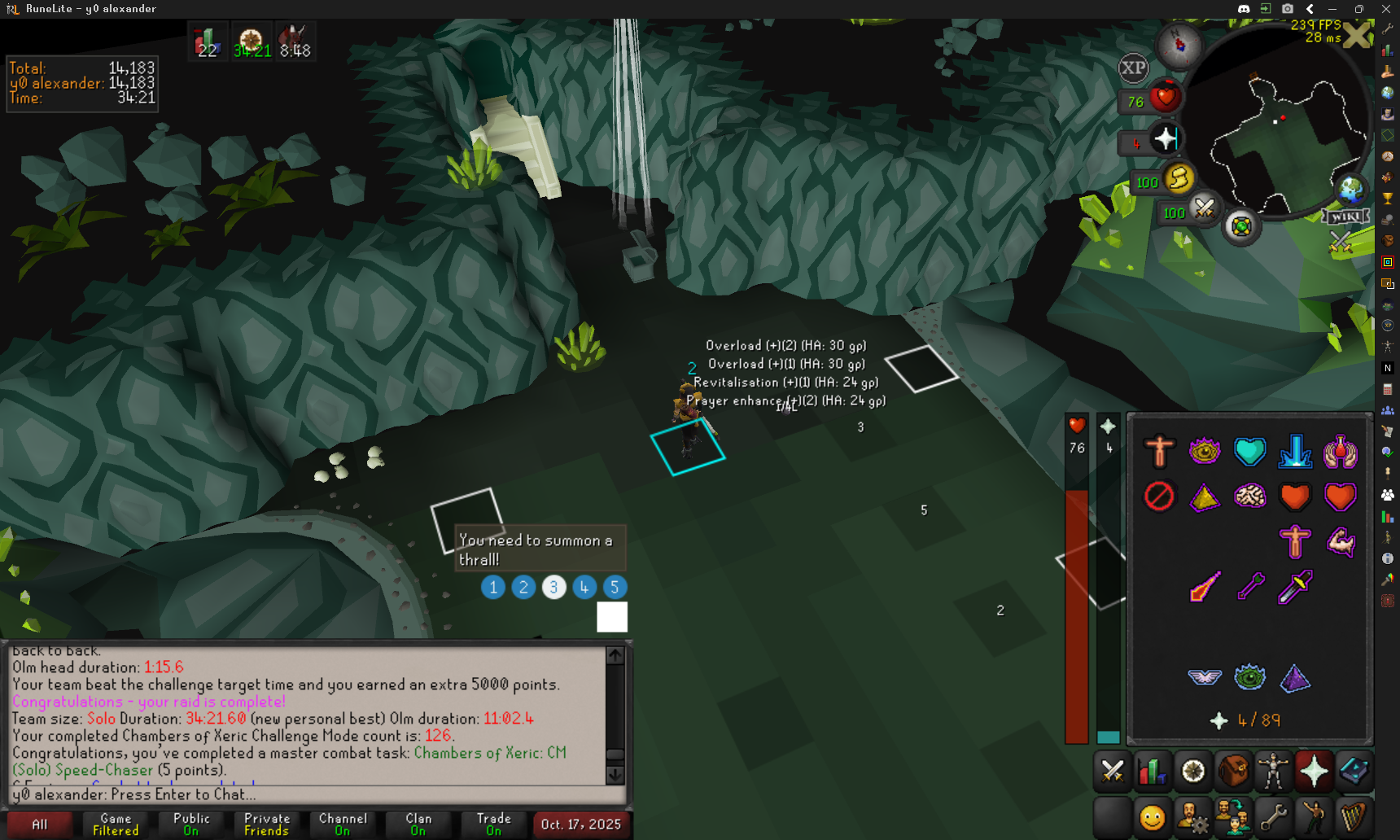Open the Worn Equipment tab
The width and height of the screenshot is (1400, 840).
[1274, 771]
